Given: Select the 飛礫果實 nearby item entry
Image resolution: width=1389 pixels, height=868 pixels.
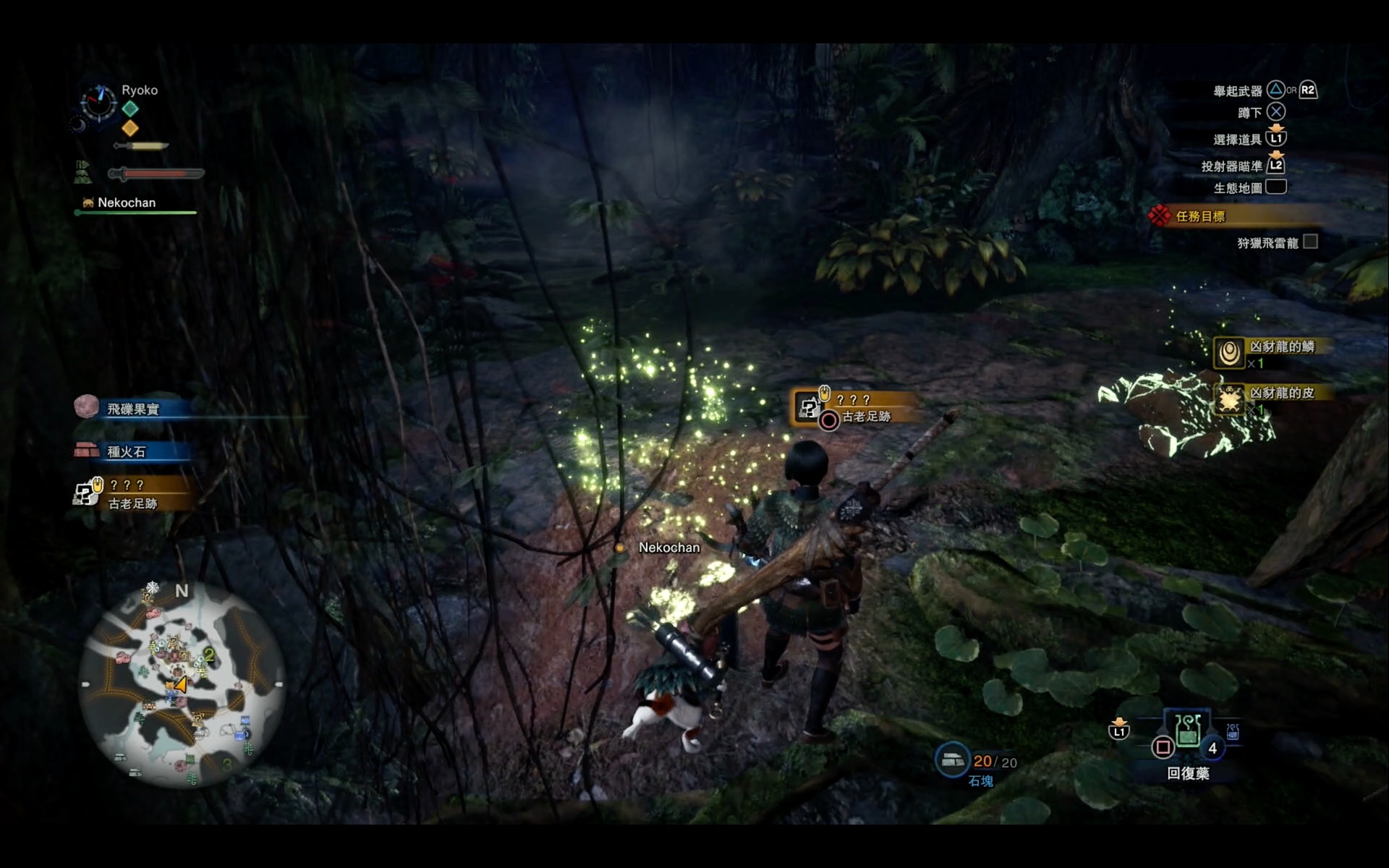Looking at the screenshot, I should click(132, 409).
